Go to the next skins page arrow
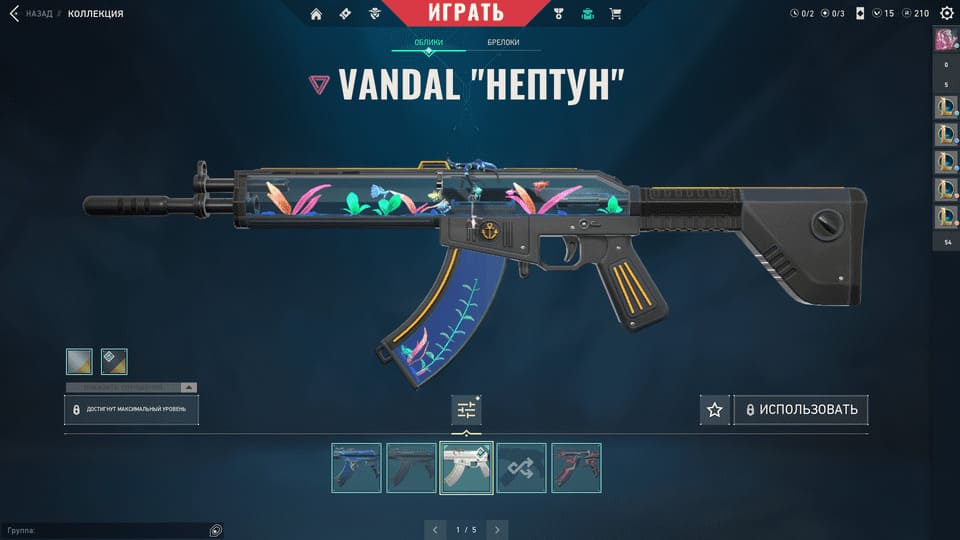The height and width of the screenshot is (540, 960). click(x=497, y=529)
